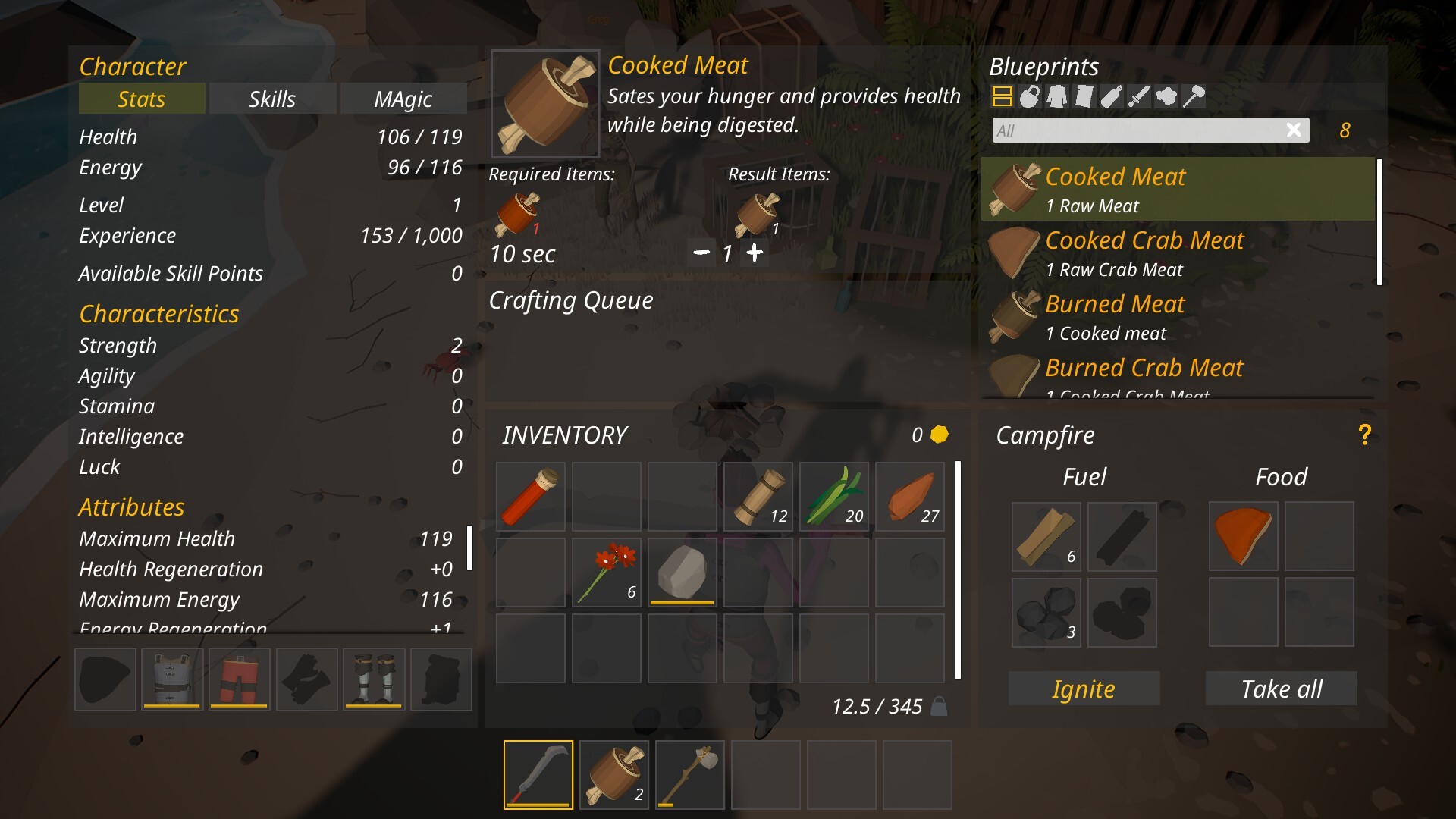This screenshot has height=819, width=1456.
Task: Select the pickaxe in the hotbar
Action: point(538,774)
